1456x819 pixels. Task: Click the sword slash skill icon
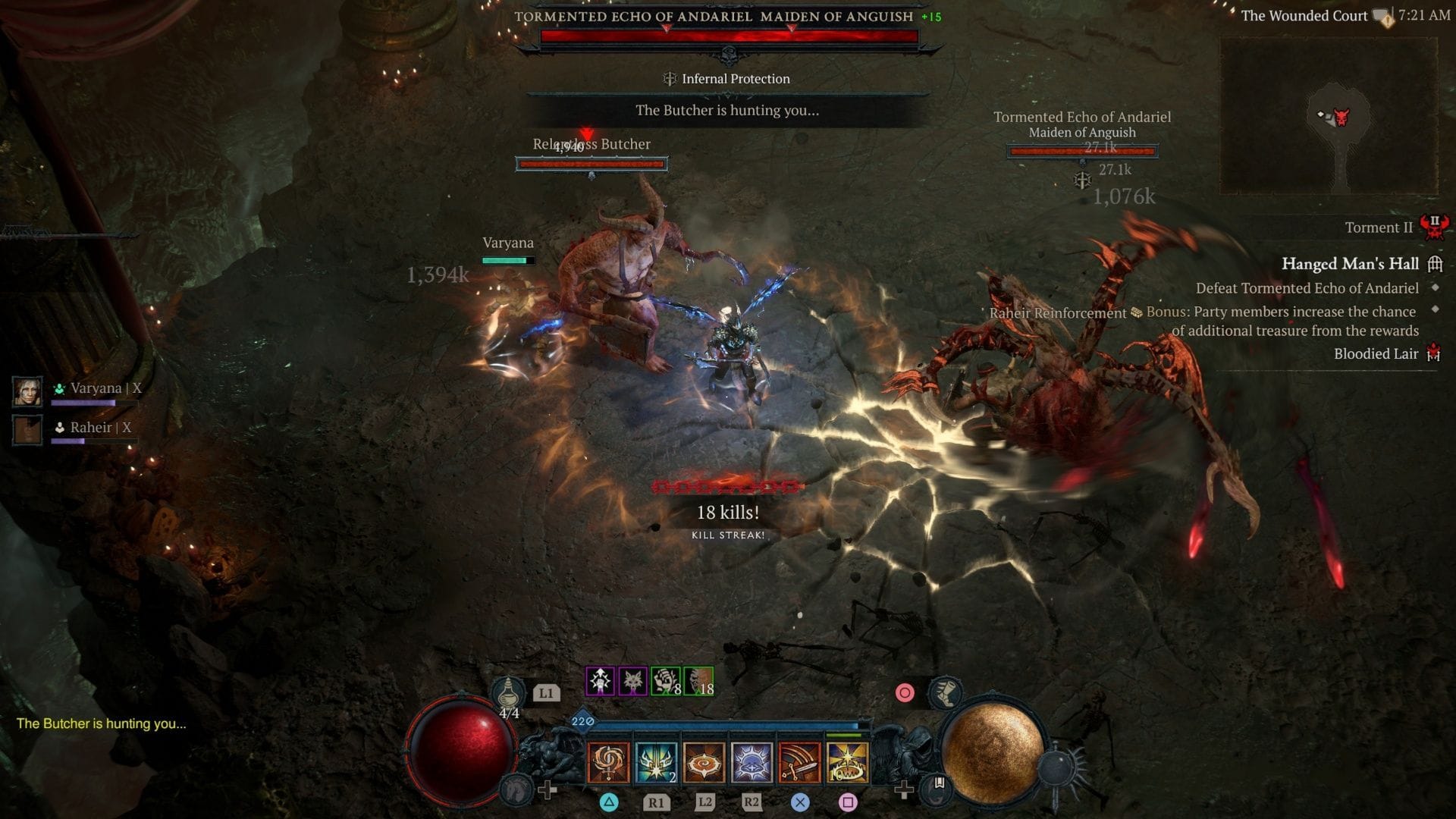[799, 764]
